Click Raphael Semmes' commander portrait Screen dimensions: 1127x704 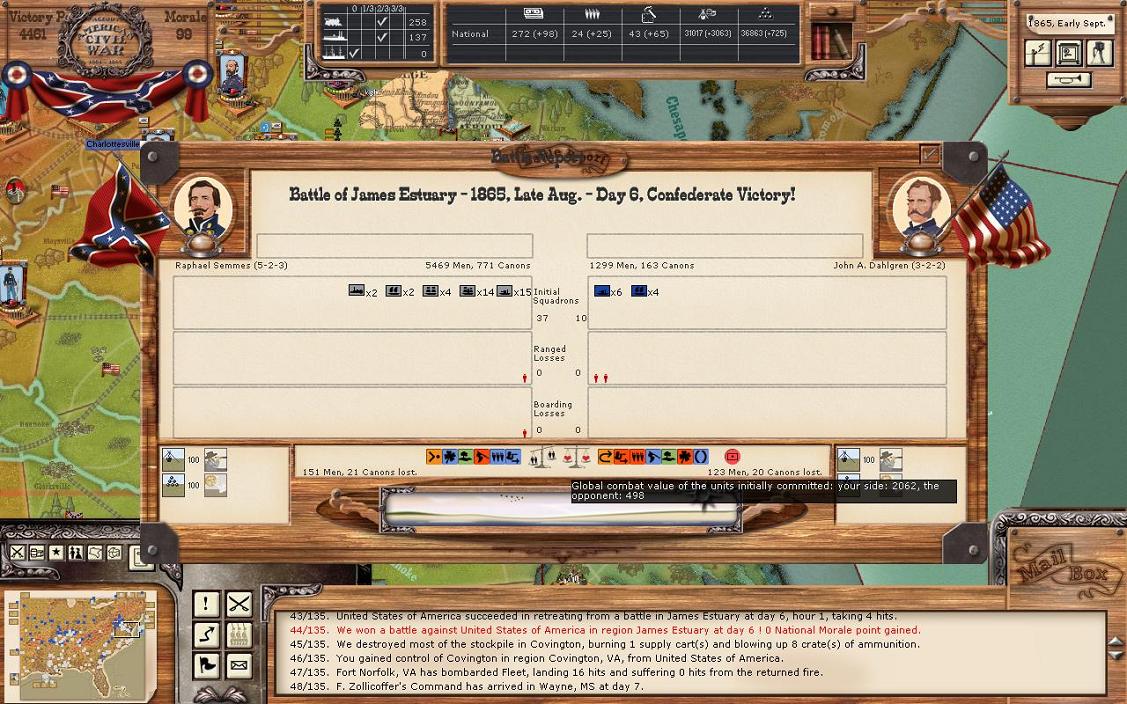click(203, 210)
